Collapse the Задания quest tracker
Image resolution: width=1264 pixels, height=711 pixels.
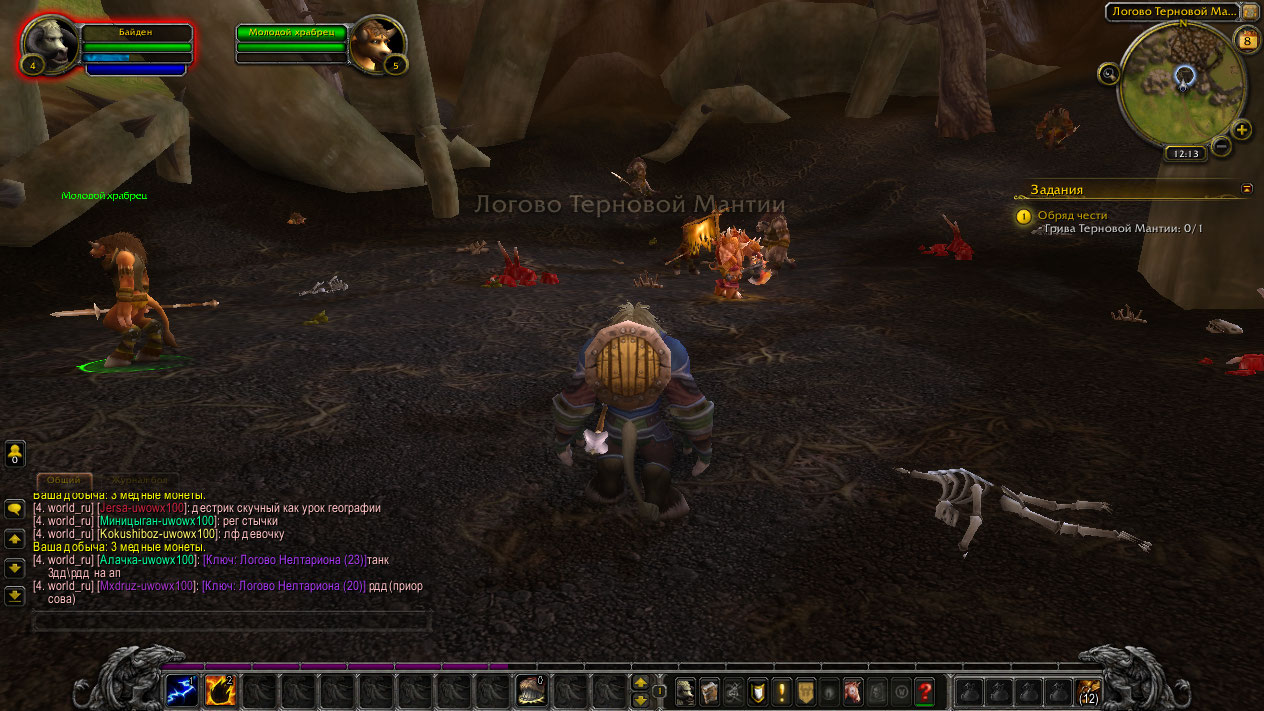click(x=1247, y=188)
